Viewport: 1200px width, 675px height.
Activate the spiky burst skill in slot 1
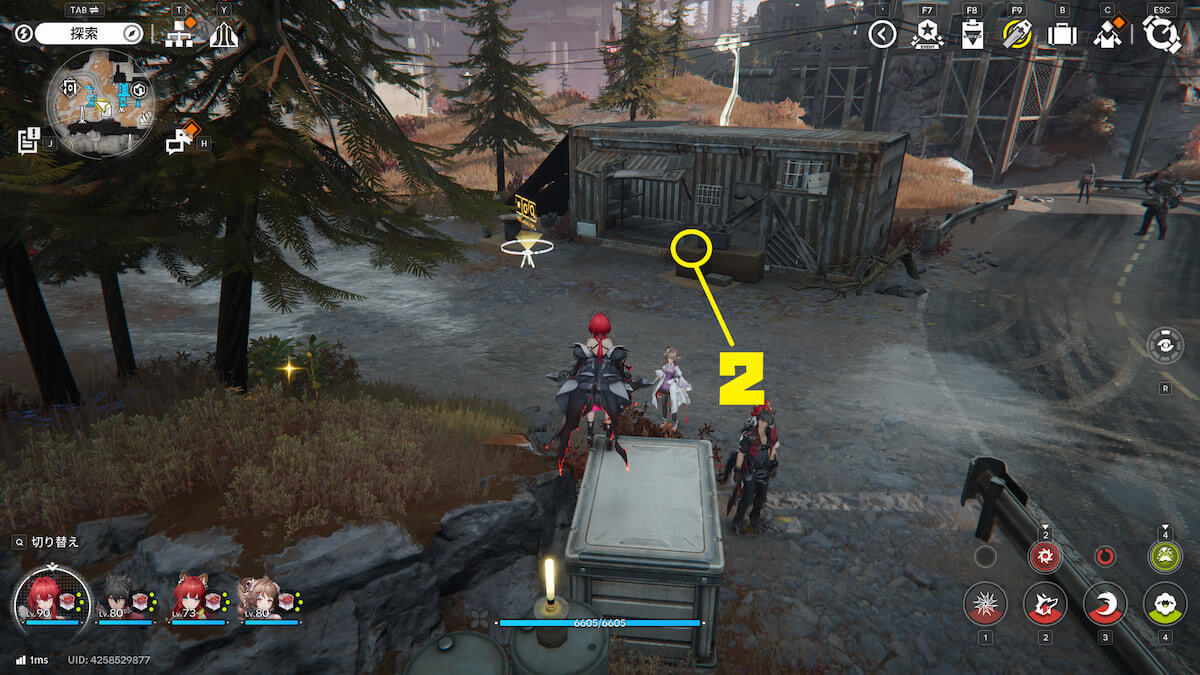click(985, 604)
